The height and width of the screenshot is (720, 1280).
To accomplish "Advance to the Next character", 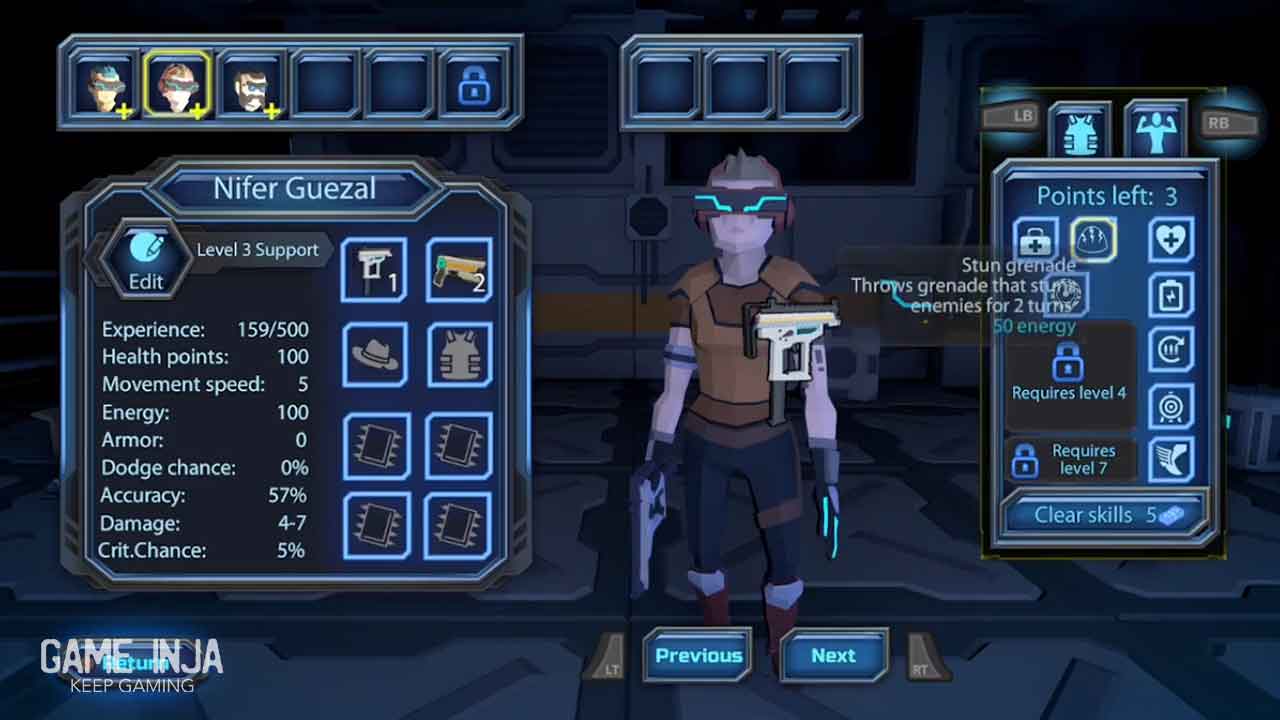I will [x=833, y=656].
